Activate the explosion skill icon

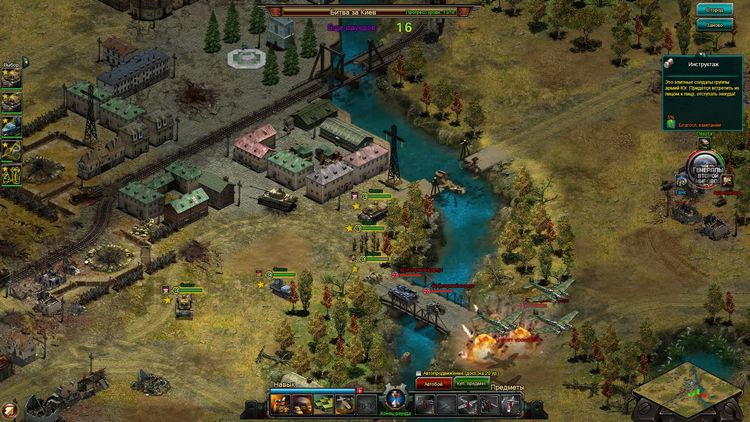[278, 404]
